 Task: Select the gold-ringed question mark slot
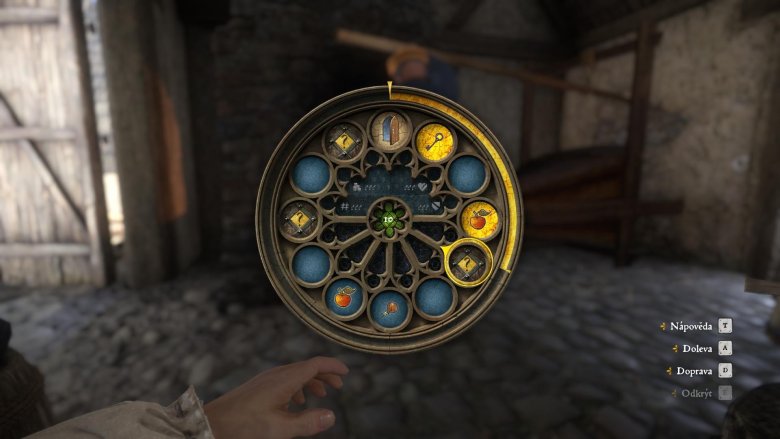point(467,264)
